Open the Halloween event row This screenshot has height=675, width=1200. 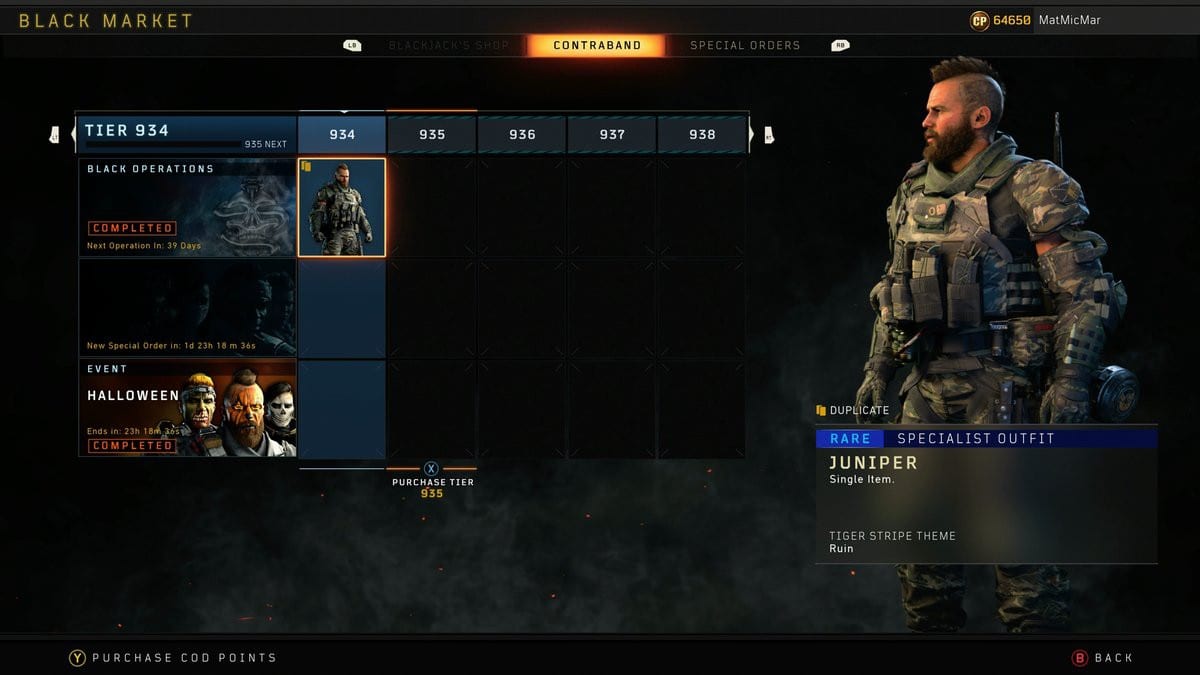187,408
